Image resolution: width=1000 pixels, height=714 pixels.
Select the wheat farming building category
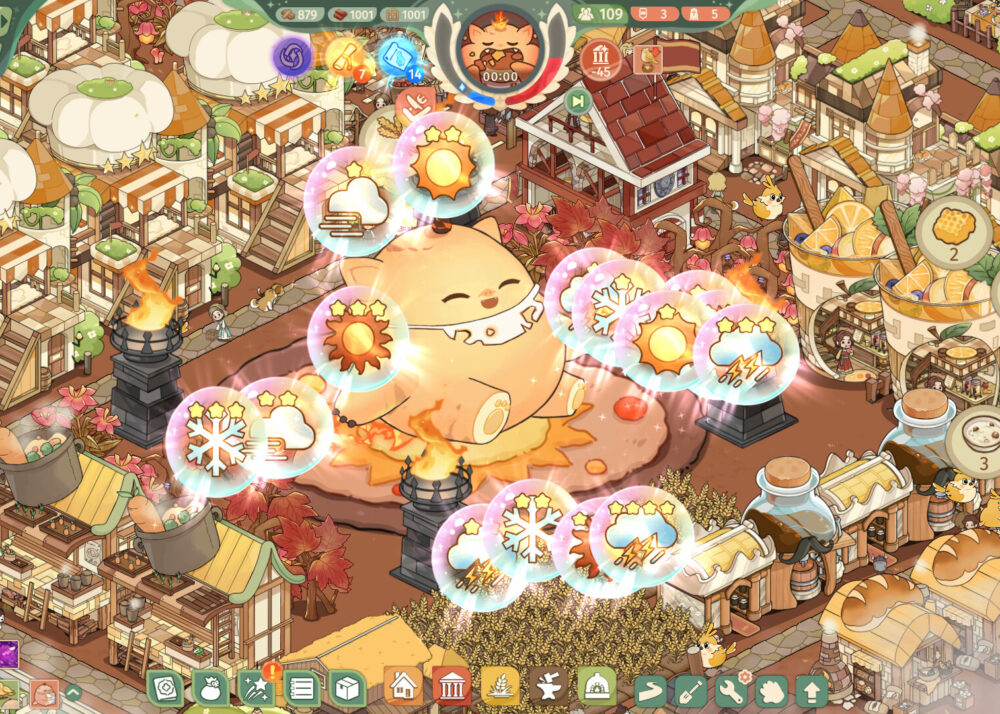click(x=500, y=688)
